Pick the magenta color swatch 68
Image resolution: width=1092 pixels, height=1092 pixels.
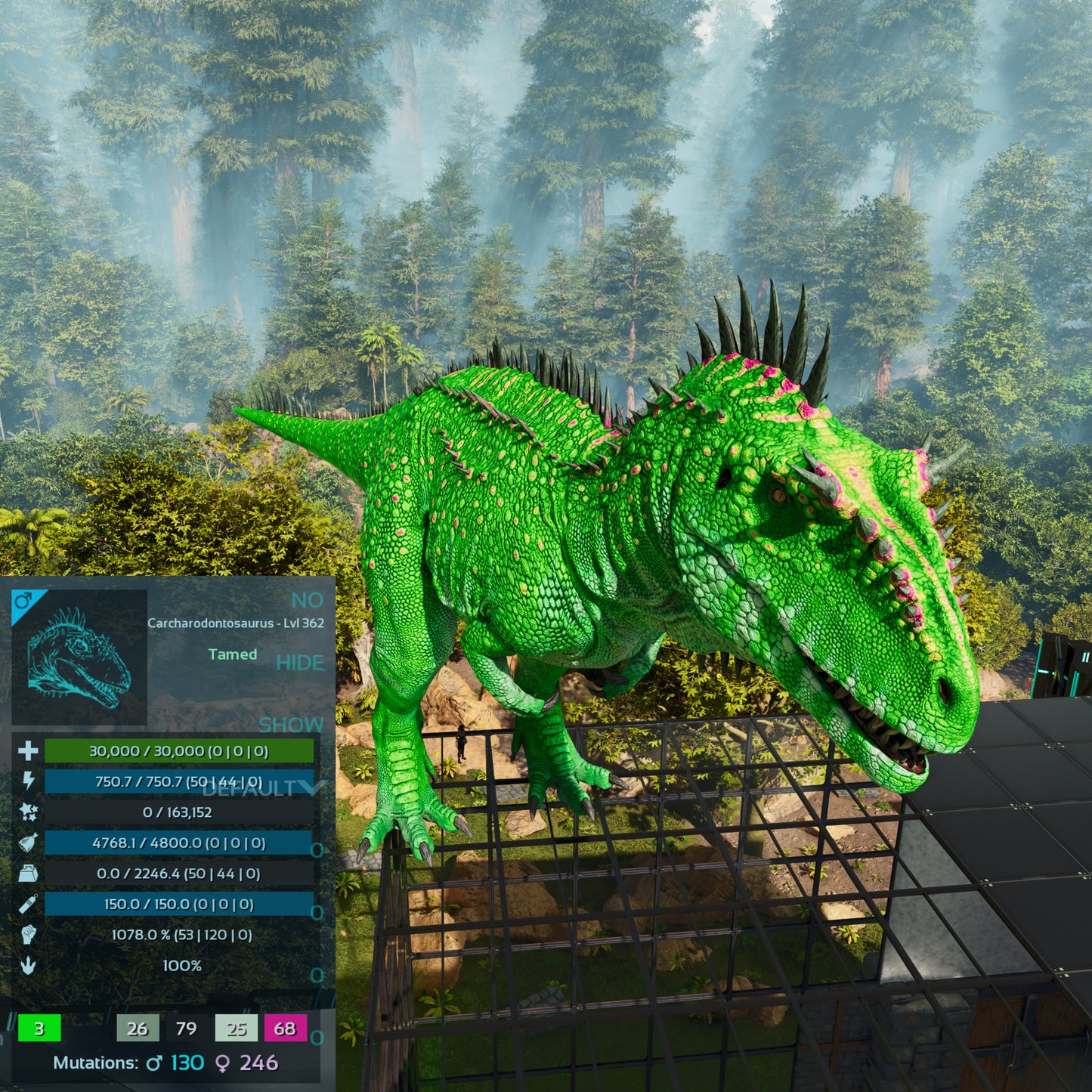(285, 1029)
